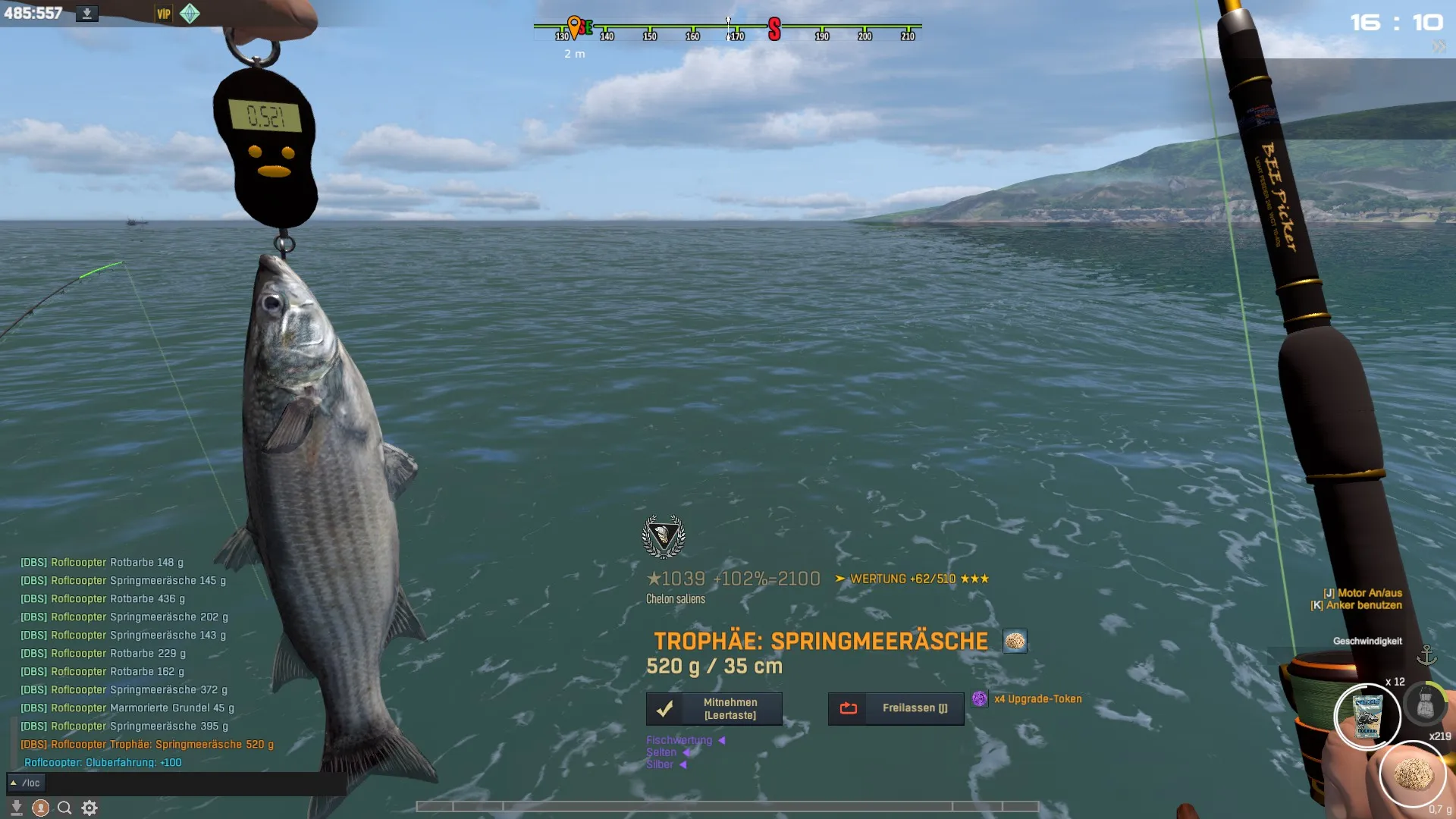Open the chat channel selector /loc

pos(26,783)
